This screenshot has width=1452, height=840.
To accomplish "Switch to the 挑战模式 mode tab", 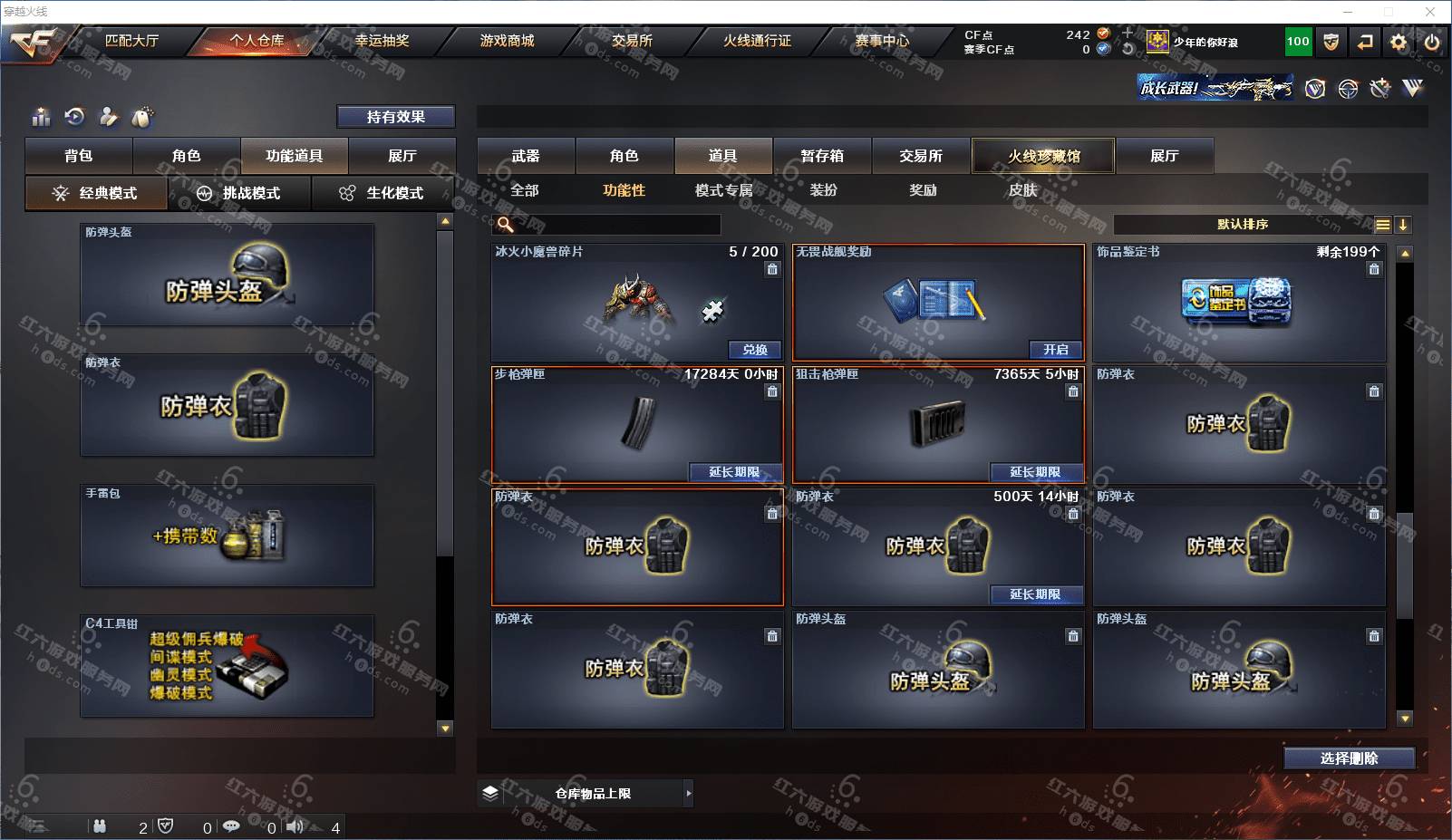I will (239, 193).
